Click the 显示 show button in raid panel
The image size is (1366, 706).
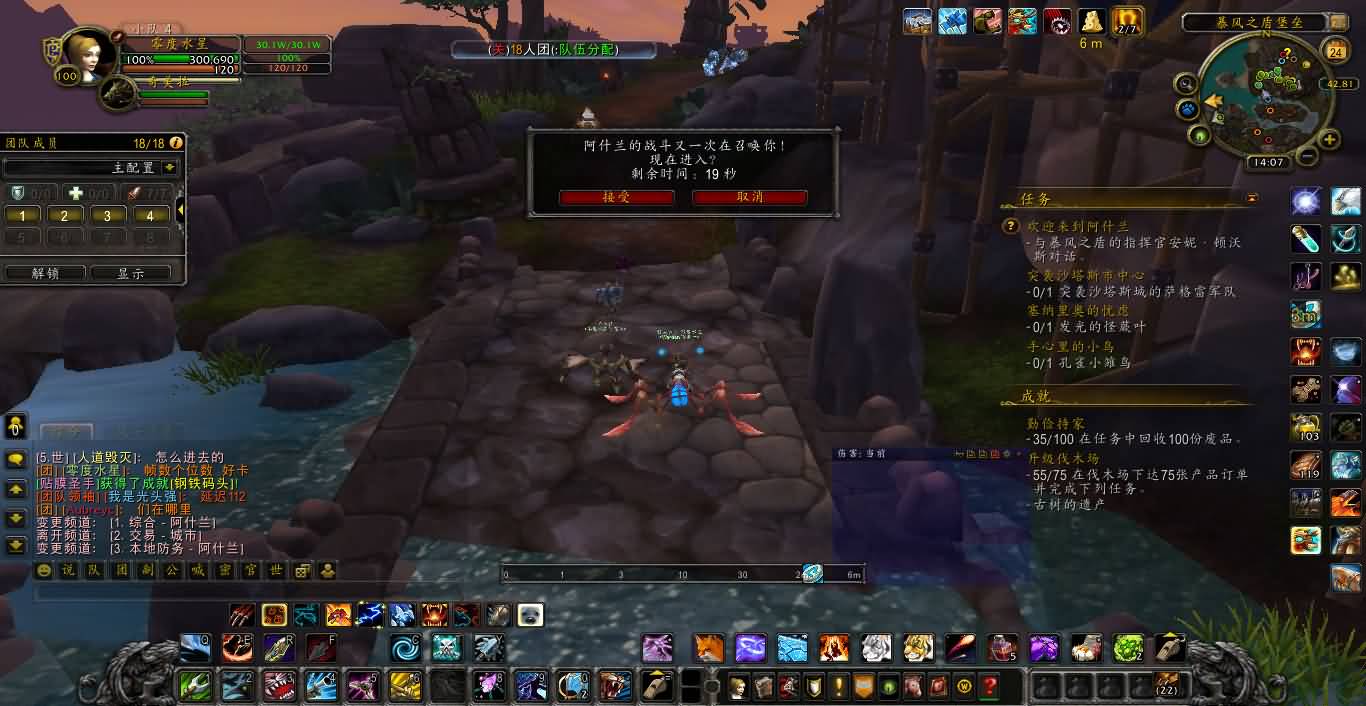[x=130, y=273]
